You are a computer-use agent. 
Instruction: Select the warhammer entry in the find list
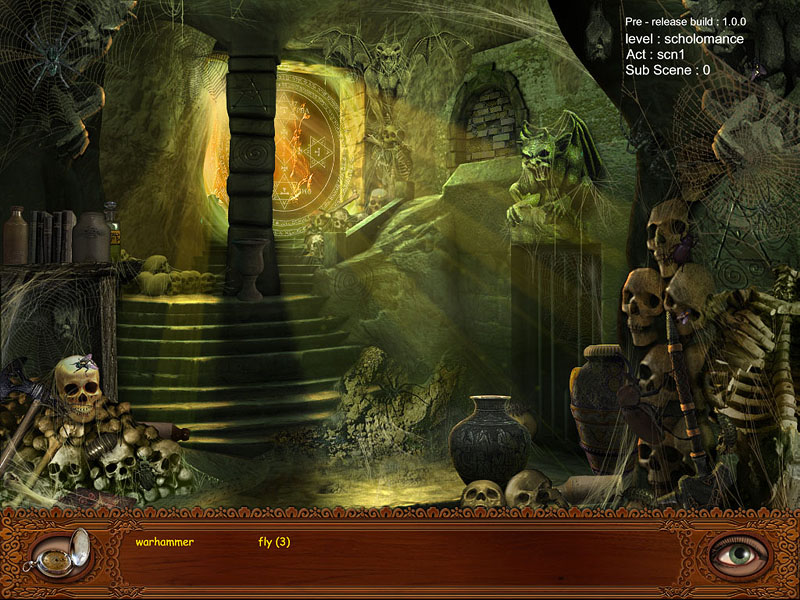[164, 542]
